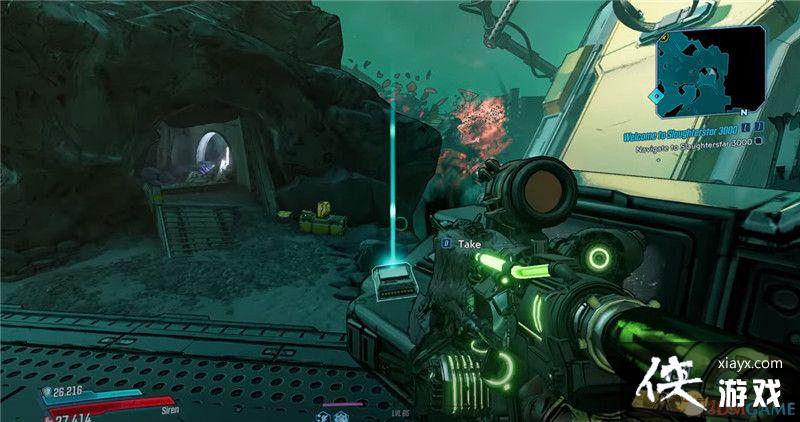Screen dimensions: 800x422
Task: Click the Navigate to Slaughterstar 3000 objective
Action: tap(690, 142)
